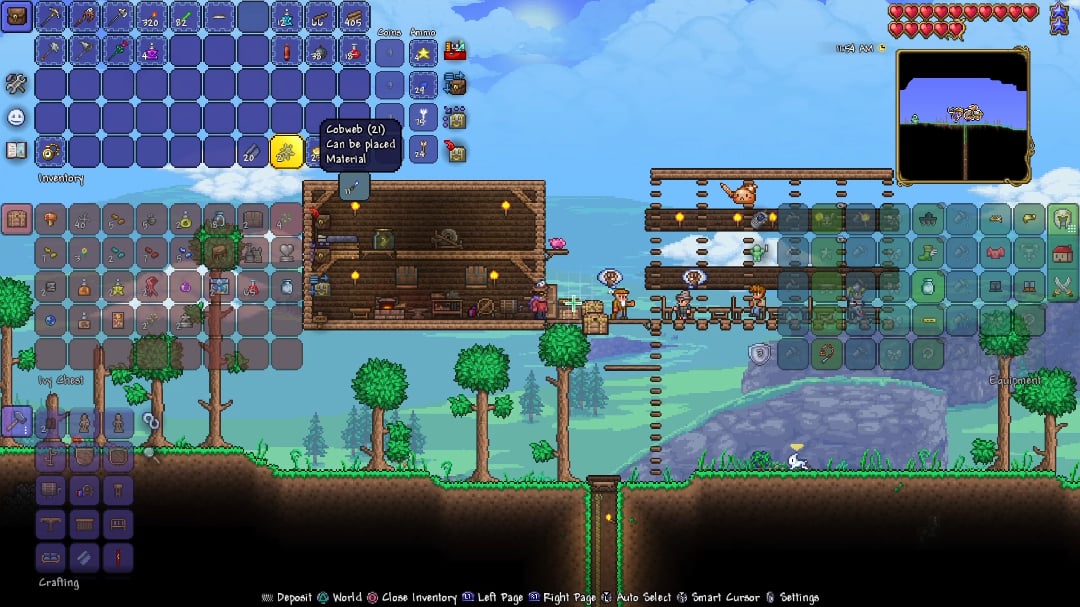Screen dimensions: 1080x607
Task: Select the highlighted Cobweb inventory slot
Action: pos(287,152)
